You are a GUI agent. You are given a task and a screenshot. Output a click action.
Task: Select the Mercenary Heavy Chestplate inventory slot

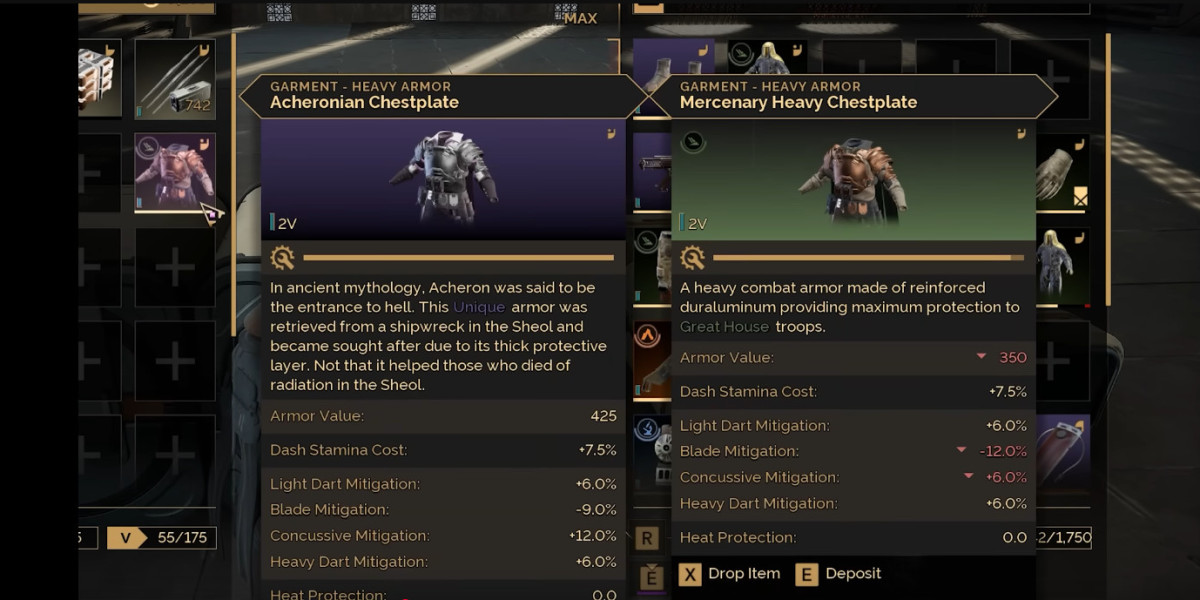click(175, 172)
